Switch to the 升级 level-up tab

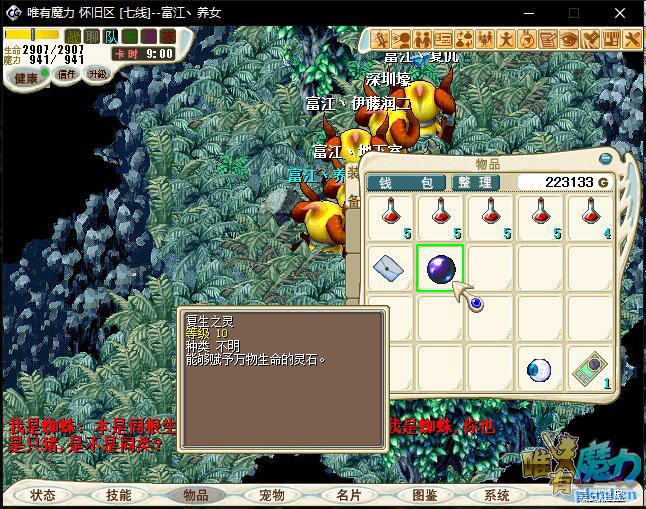(x=98, y=75)
